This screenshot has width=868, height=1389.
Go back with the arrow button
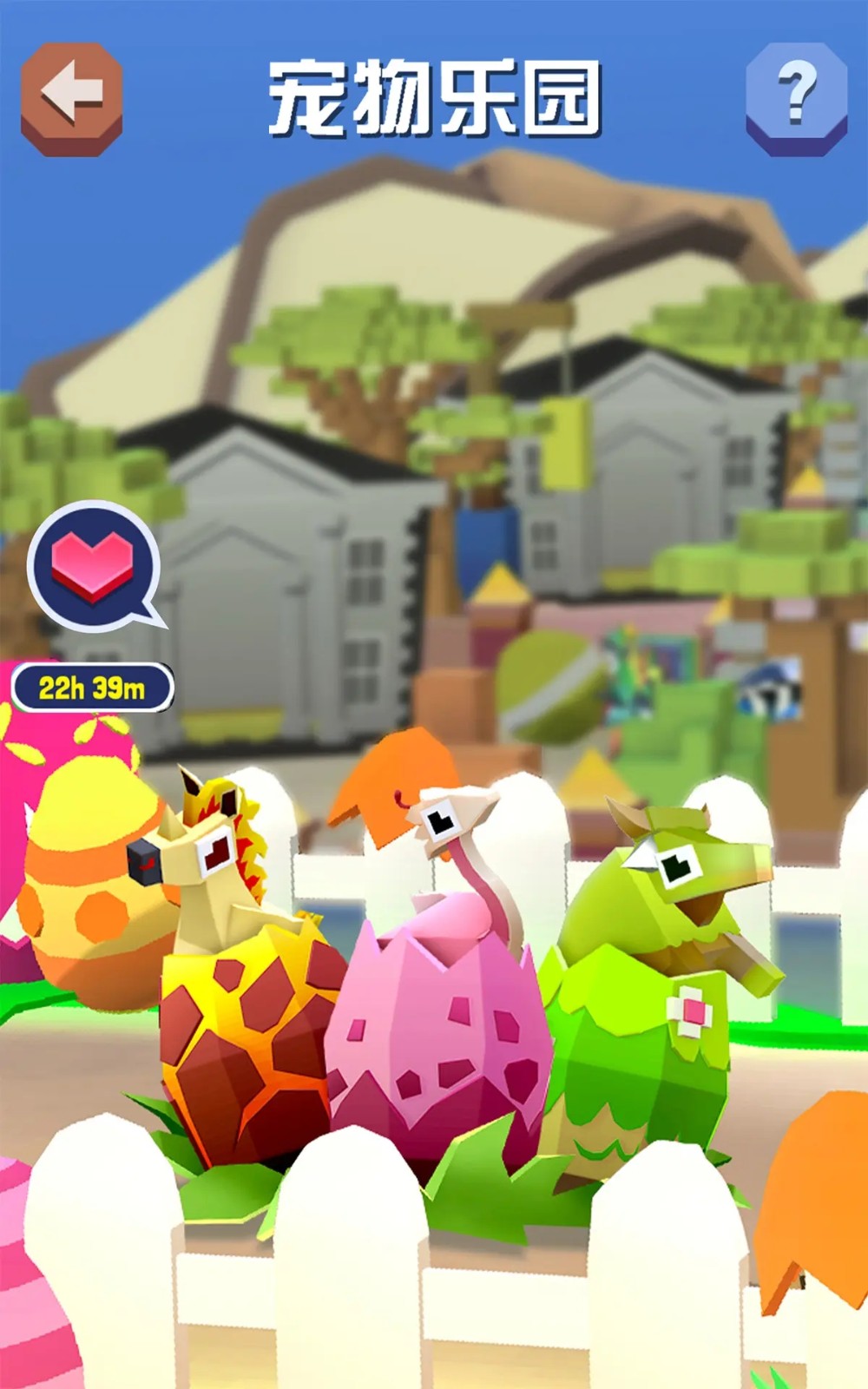point(71,97)
